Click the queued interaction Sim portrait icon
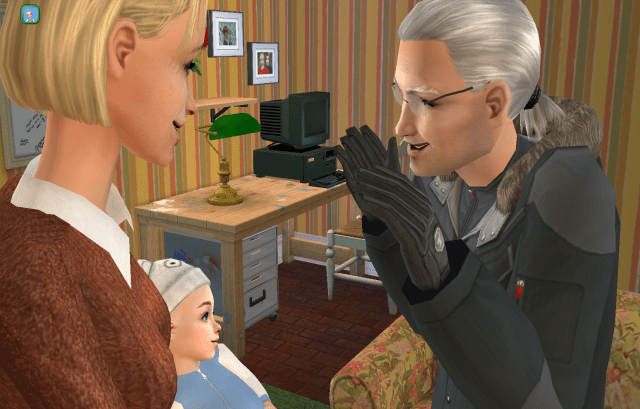 pyautogui.click(x=29, y=14)
